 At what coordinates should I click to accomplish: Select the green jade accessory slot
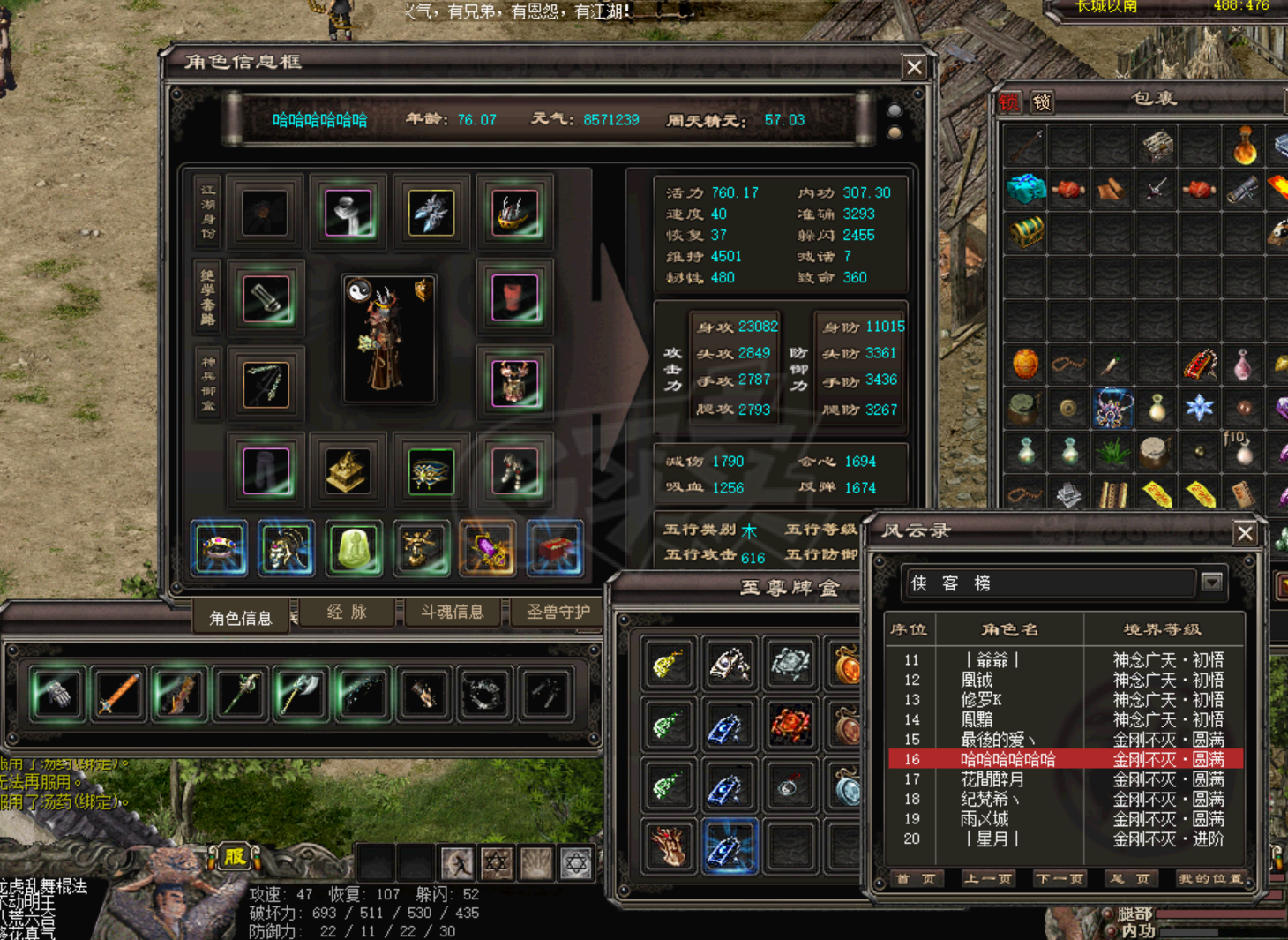pos(354,548)
